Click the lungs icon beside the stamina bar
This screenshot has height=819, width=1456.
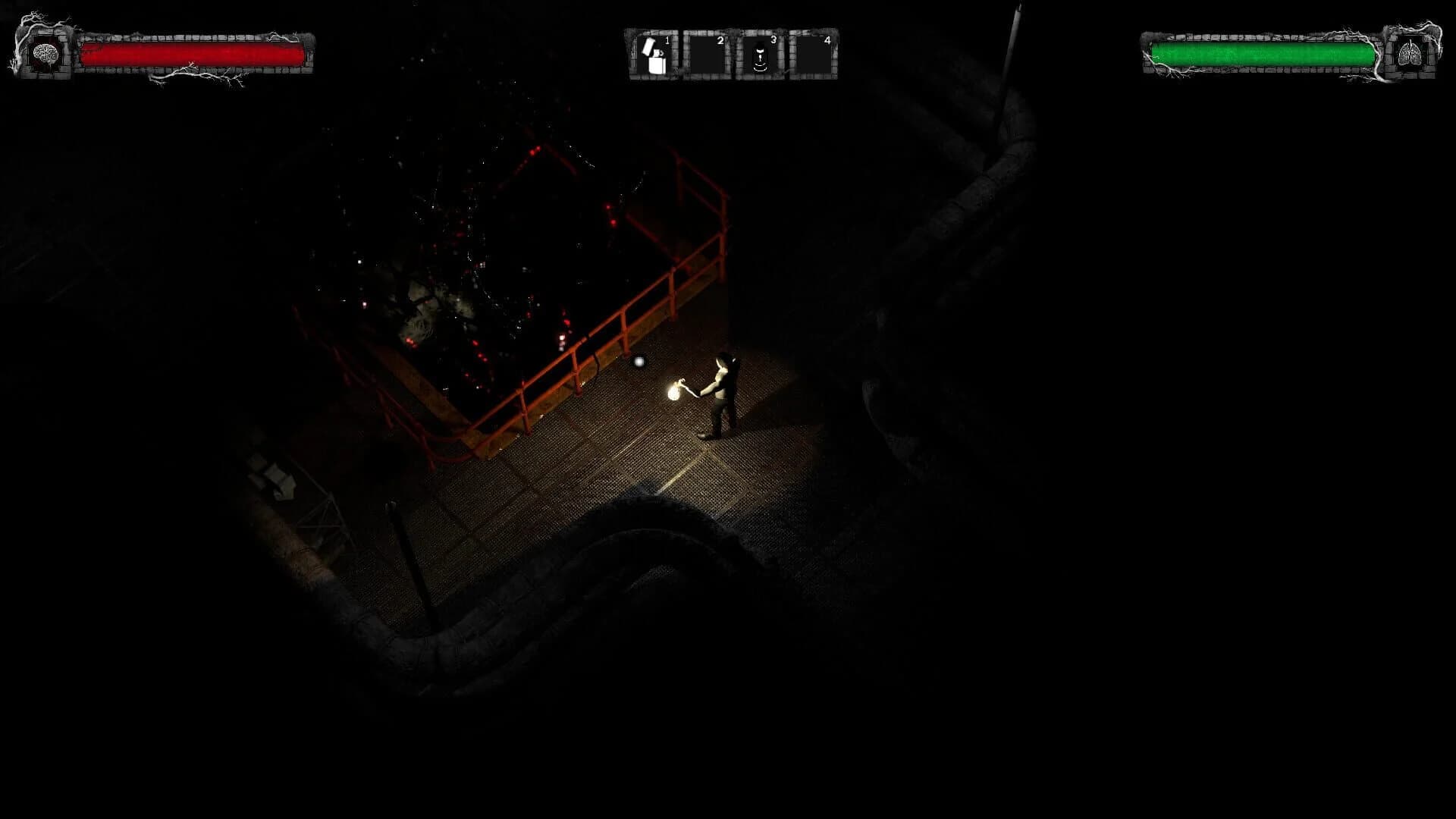click(x=1410, y=53)
